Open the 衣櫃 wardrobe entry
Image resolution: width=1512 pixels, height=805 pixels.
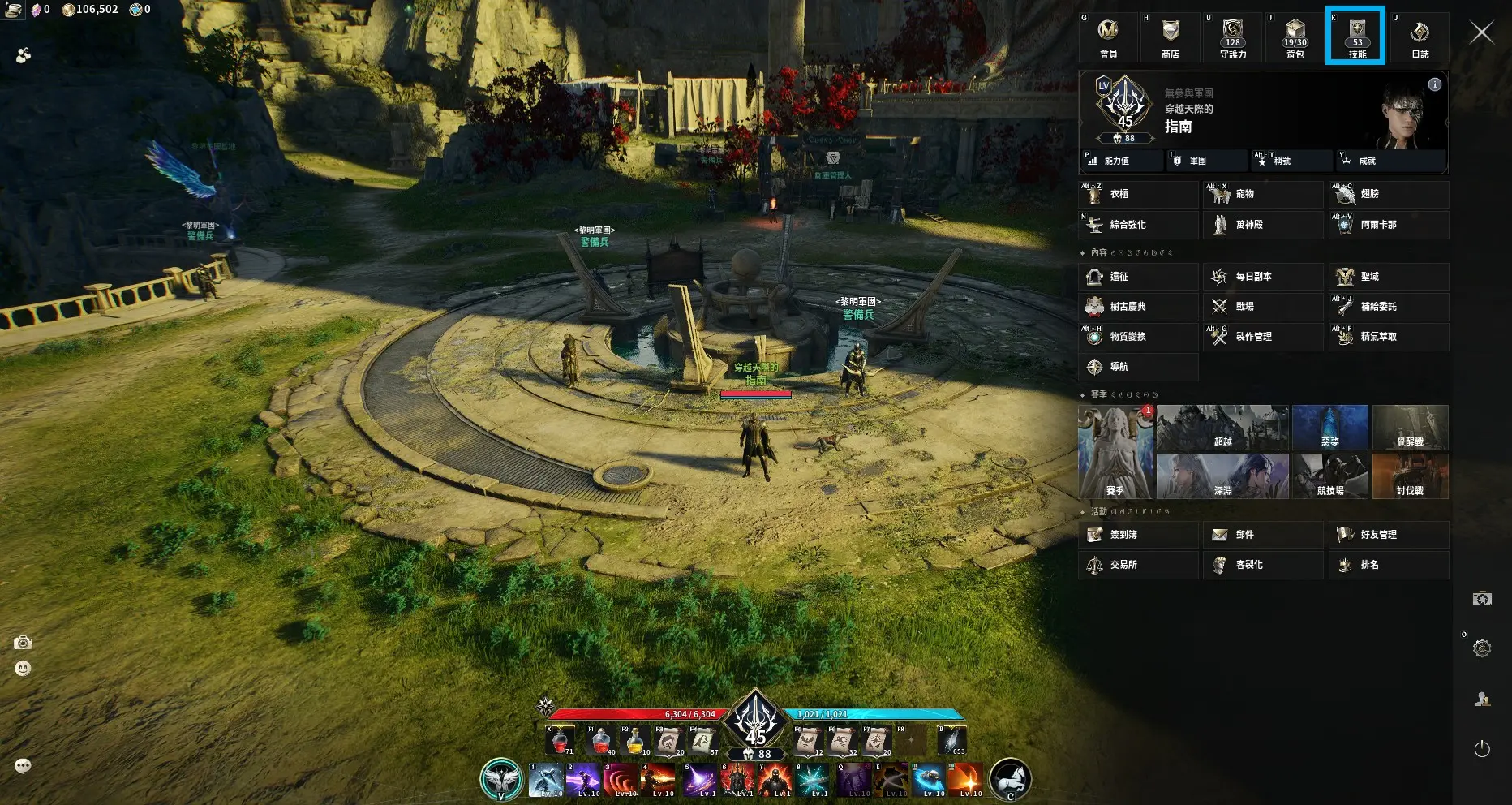pyautogui.click(x=1138, y=194)
